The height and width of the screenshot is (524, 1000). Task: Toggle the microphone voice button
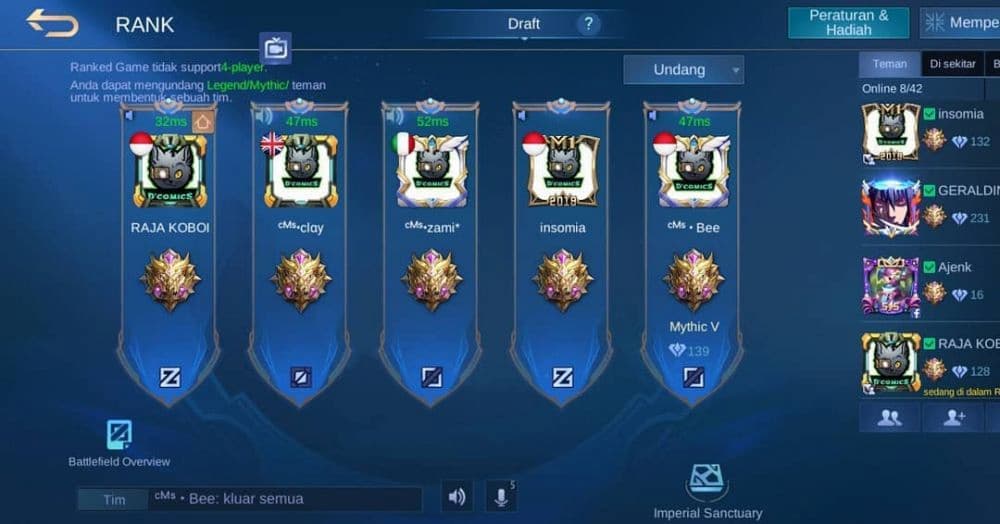click(499, 497)
